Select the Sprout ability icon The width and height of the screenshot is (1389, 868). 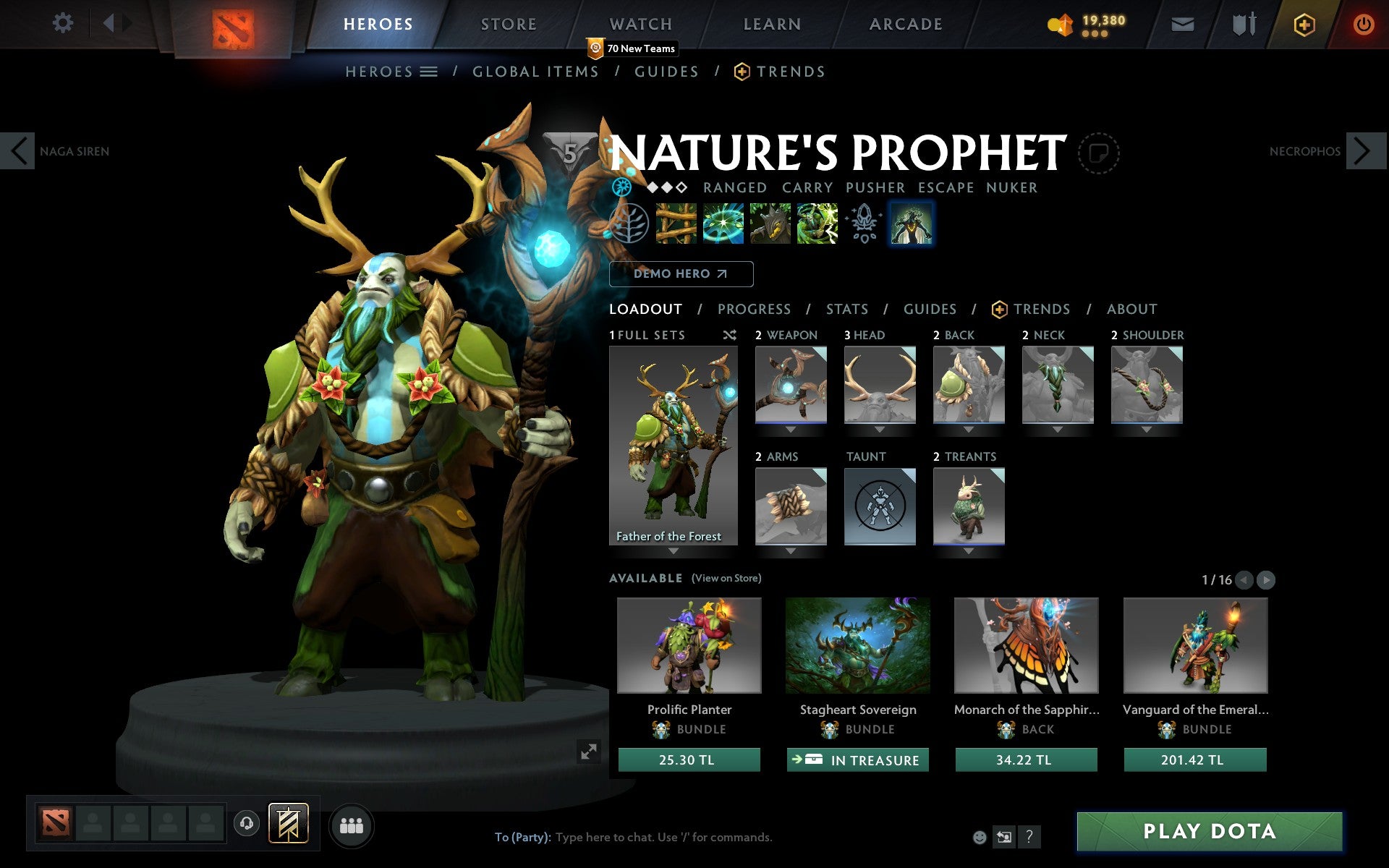676,223
